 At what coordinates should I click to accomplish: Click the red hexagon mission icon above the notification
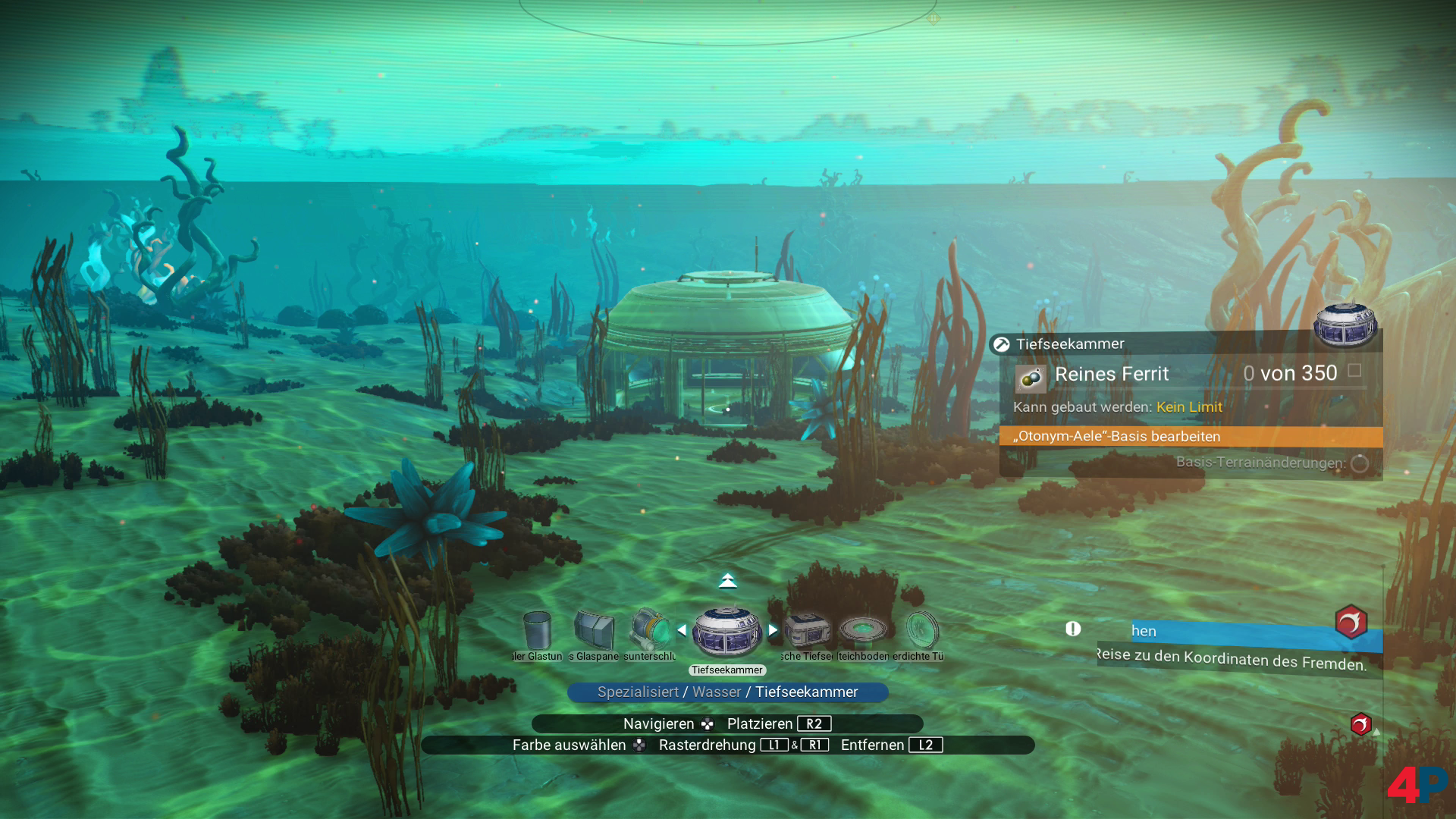(x=1351, y=623)
